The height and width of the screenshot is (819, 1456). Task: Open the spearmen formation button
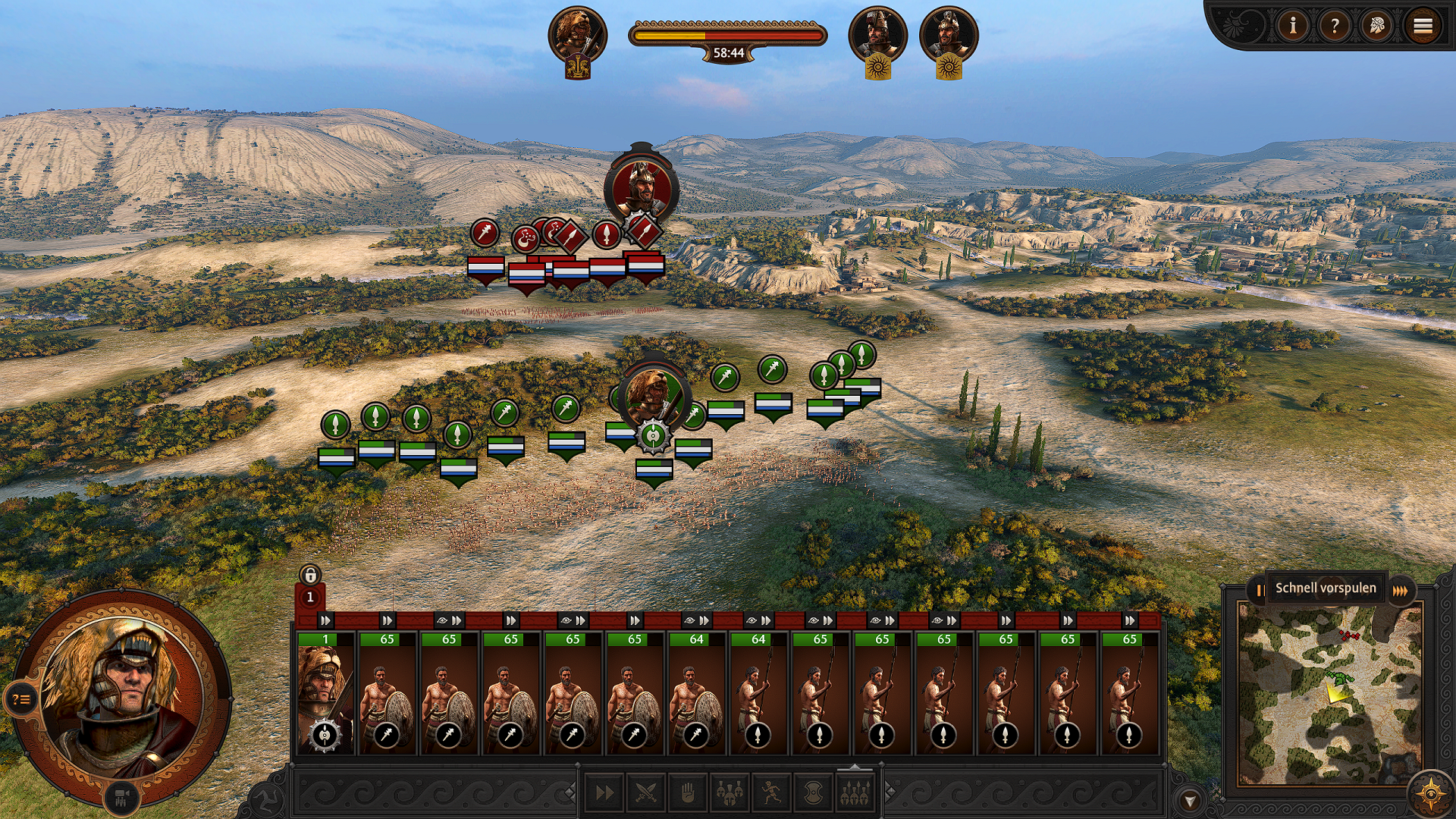[x=855, y=793]
